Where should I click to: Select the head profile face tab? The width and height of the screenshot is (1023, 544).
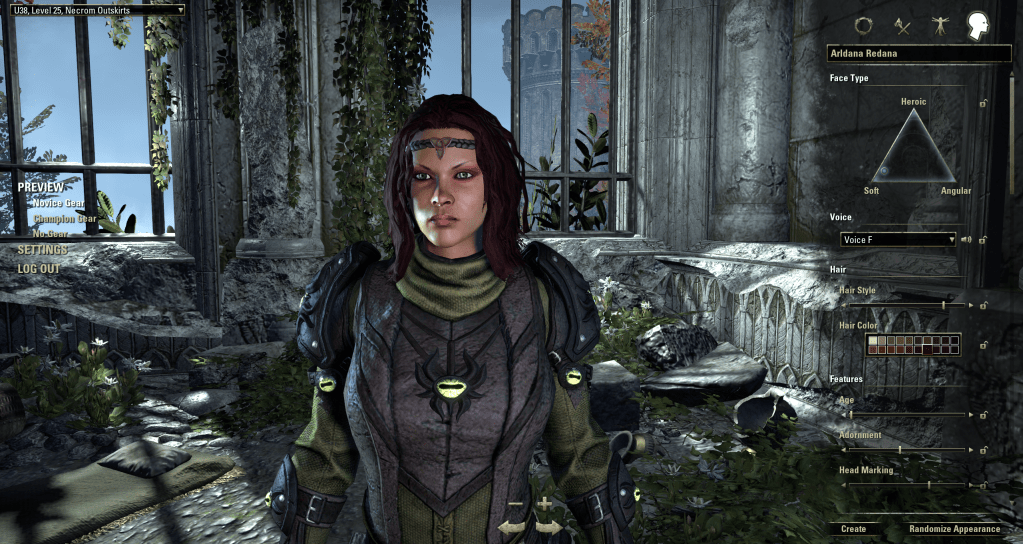pos(977,26)
